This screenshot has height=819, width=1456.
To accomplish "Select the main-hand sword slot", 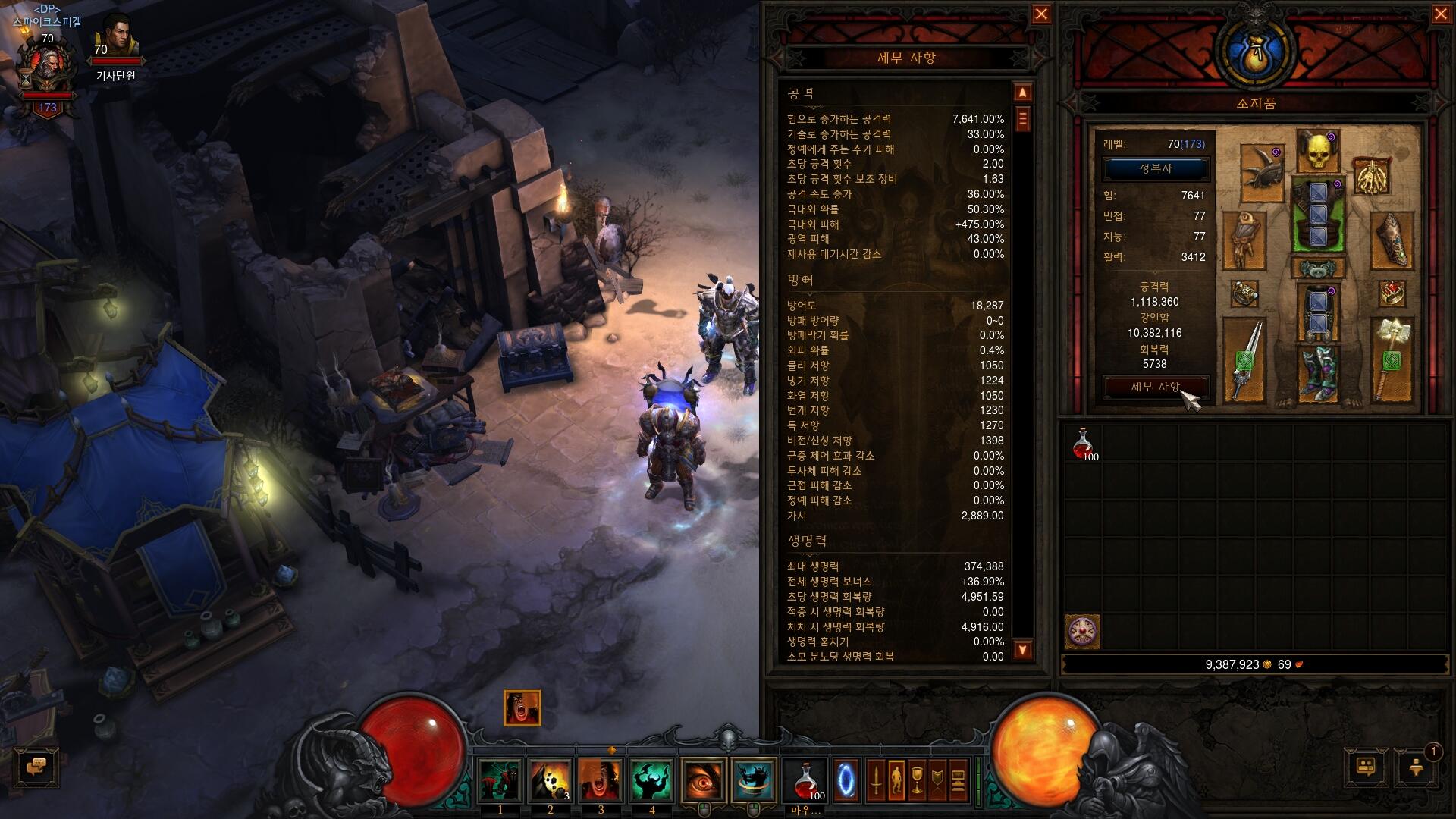I will (1244, 360).
